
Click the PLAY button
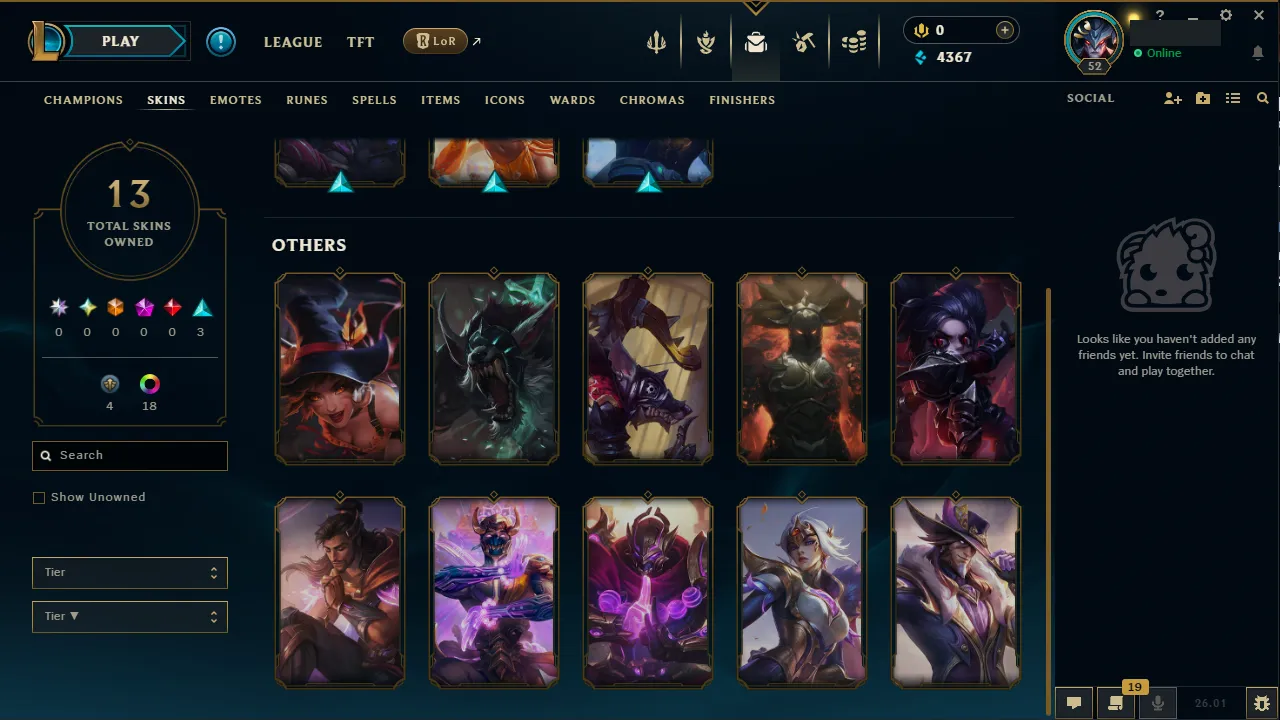click(120, 41)
